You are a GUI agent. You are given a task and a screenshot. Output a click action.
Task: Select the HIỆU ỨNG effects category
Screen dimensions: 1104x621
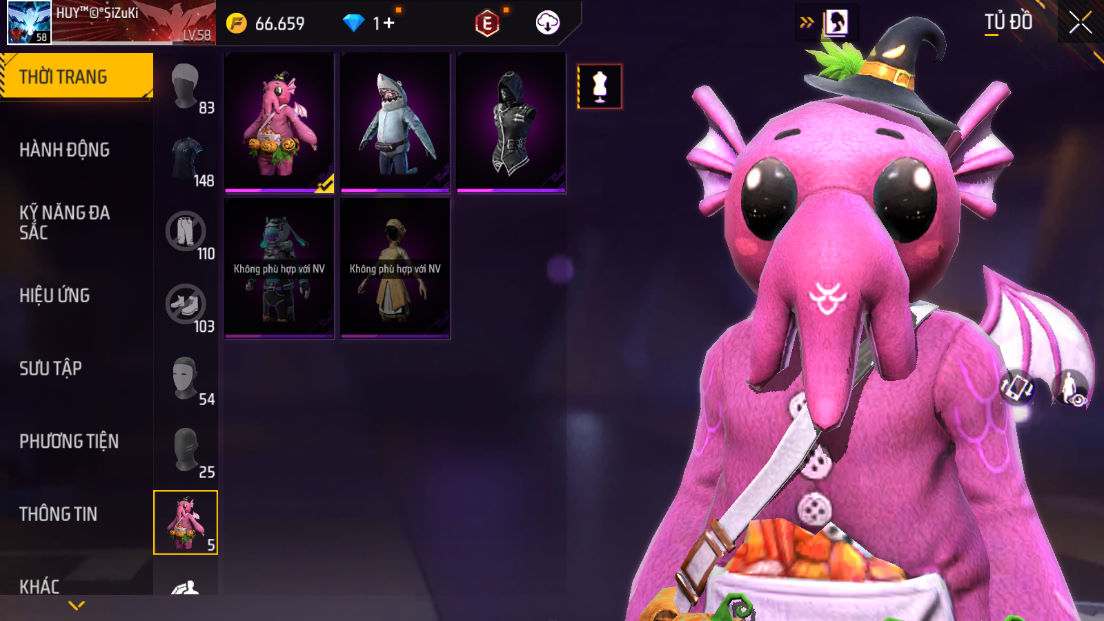pyautogui.click(x=55, y=295)
